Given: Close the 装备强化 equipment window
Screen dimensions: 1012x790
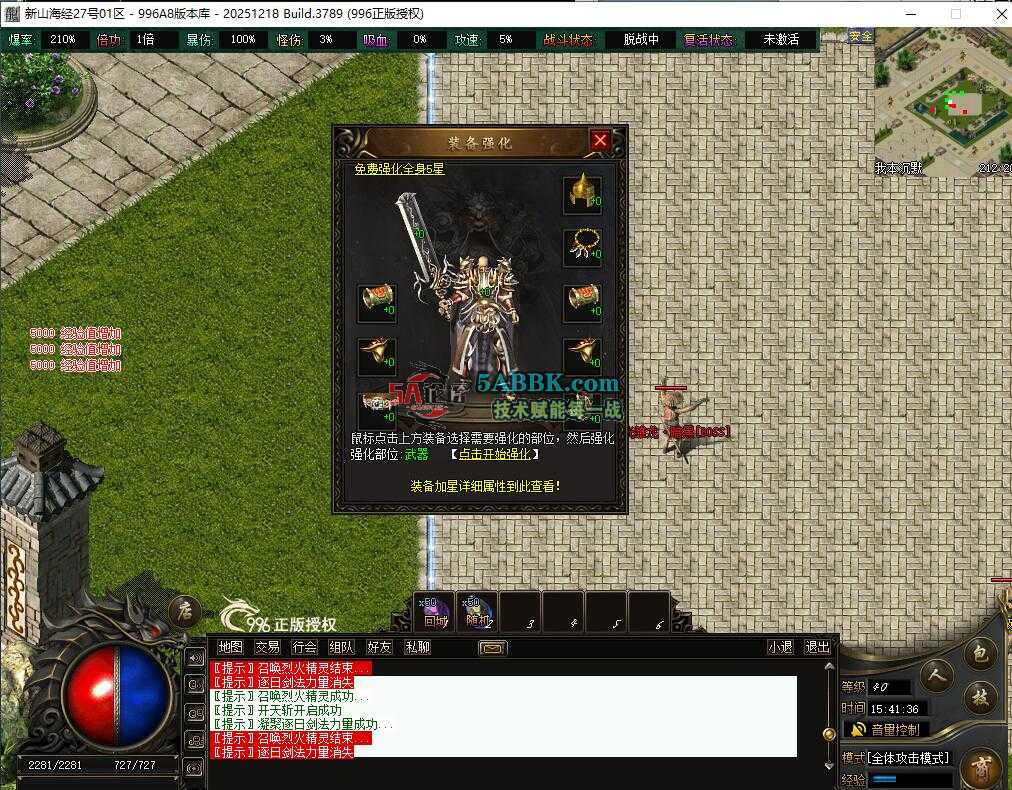Looking at the screenshot, I should point(600,141).
